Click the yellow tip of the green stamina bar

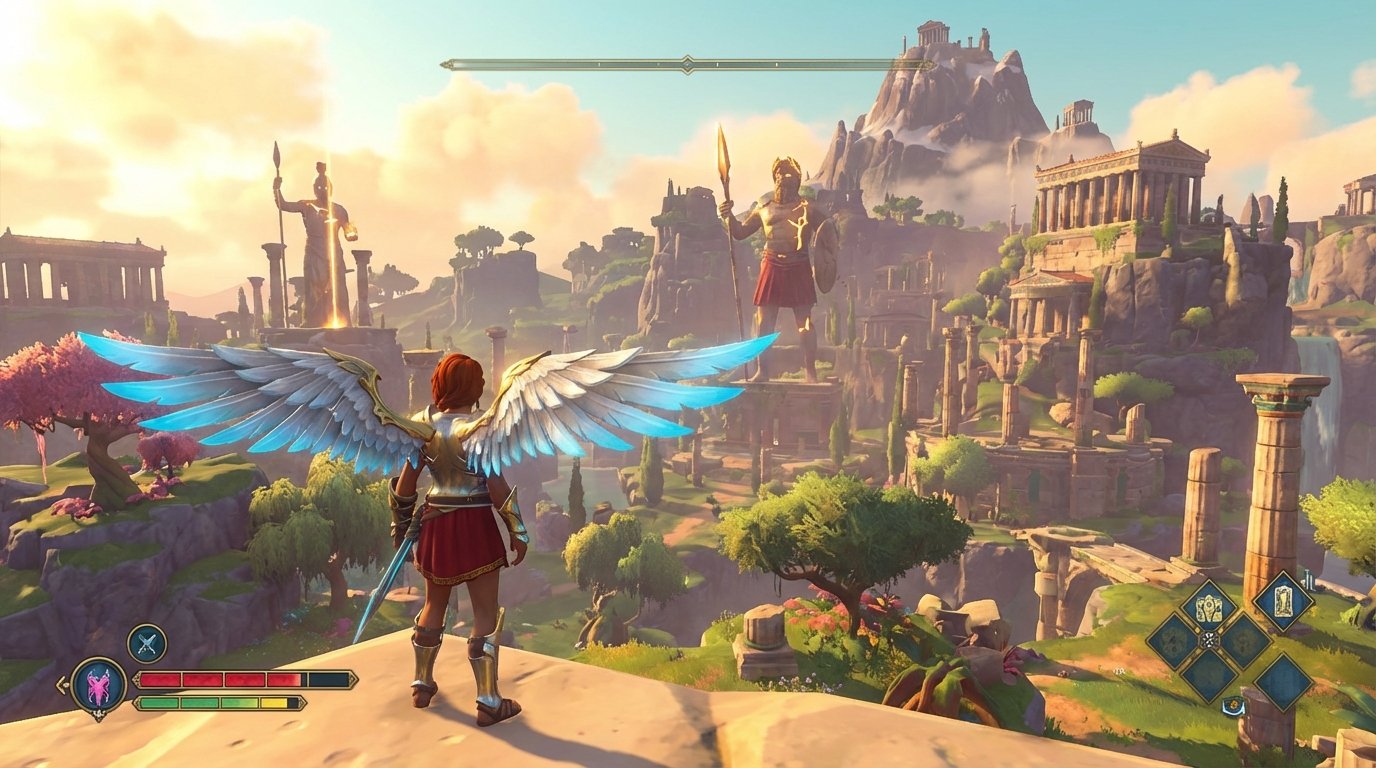273,702
